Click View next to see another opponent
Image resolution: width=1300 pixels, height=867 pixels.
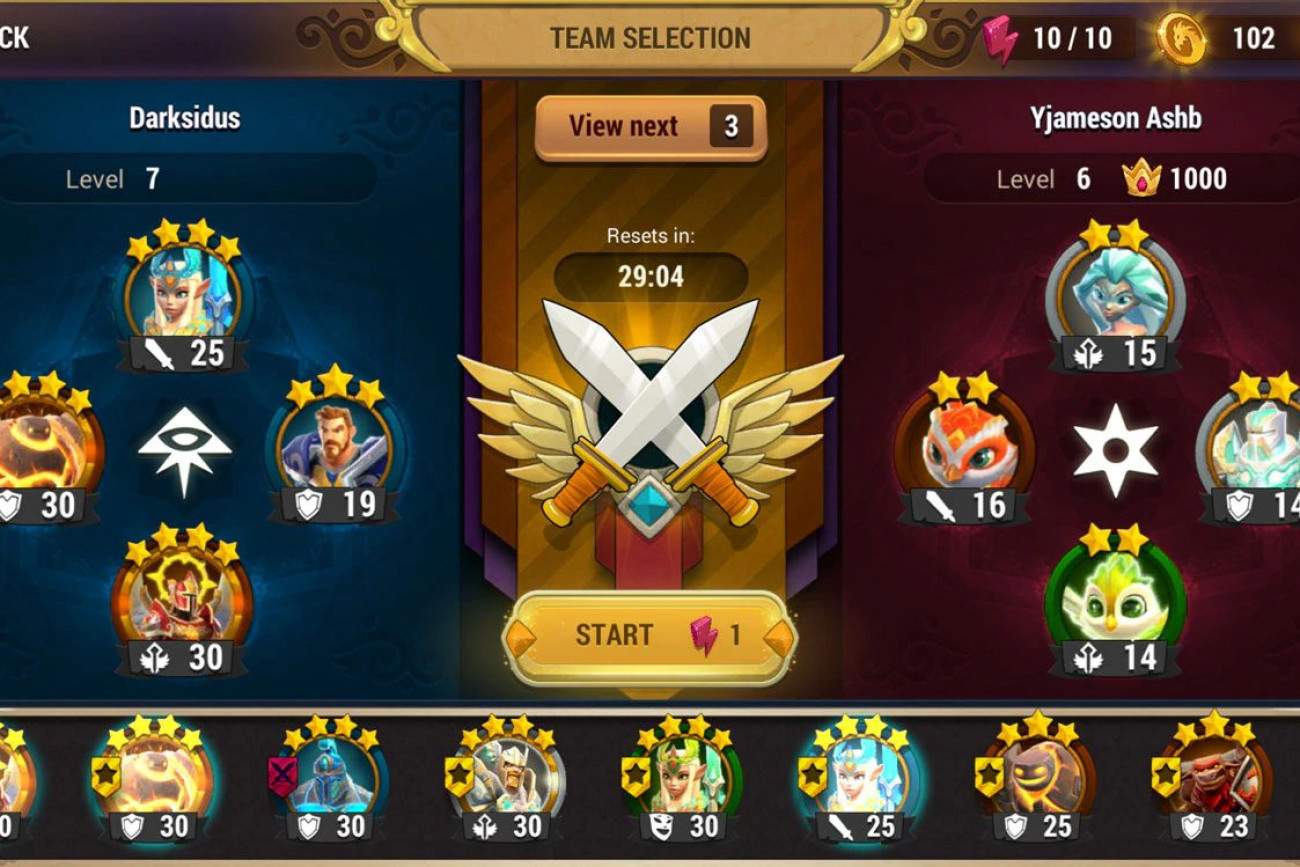point(650,127)
